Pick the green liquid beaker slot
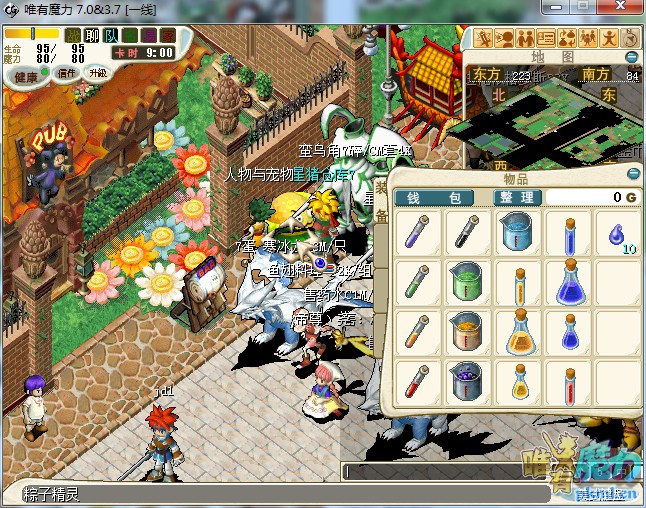 (x=467, y=283)
